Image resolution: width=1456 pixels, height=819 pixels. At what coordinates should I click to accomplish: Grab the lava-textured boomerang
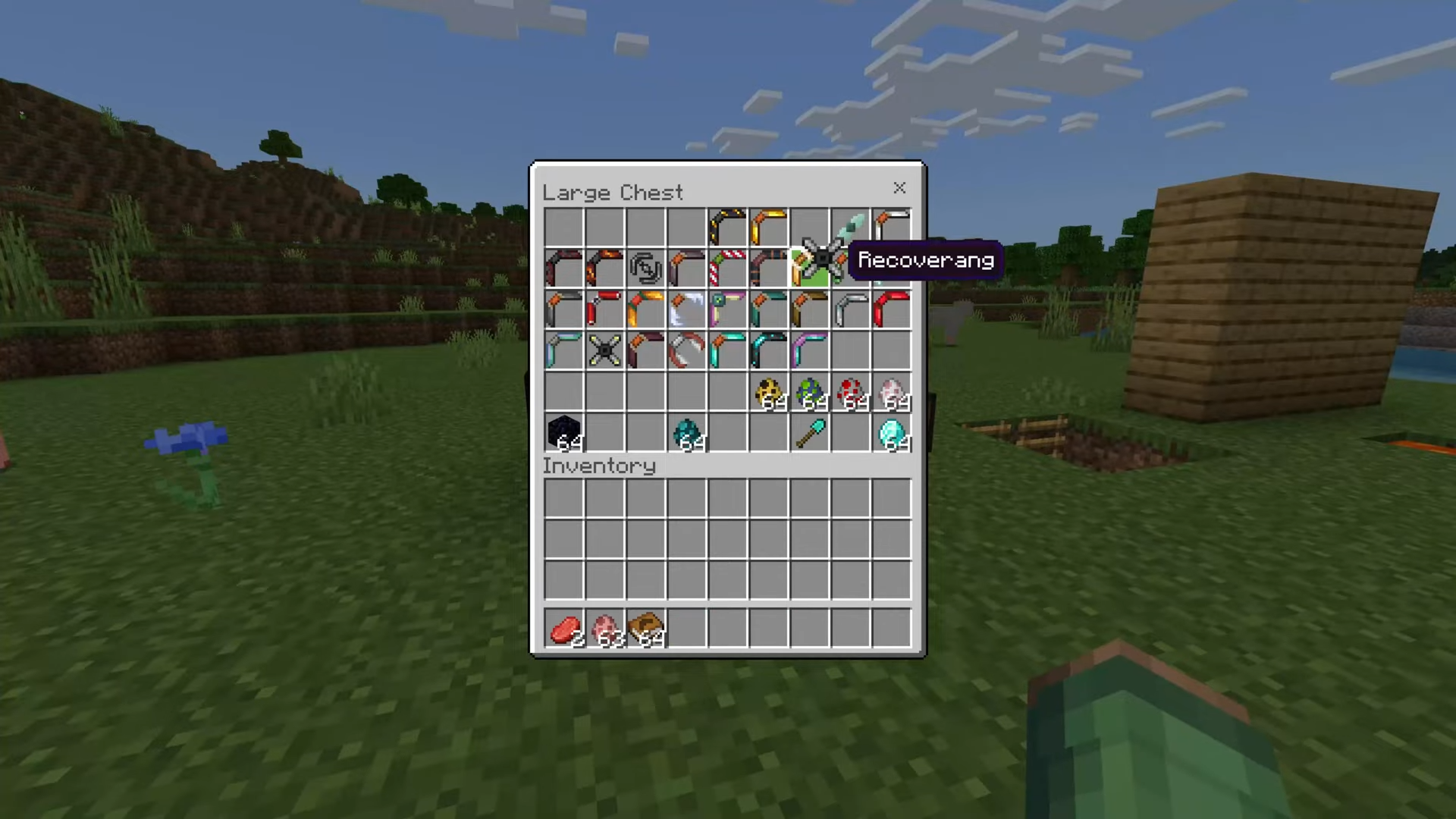point(604,268)
